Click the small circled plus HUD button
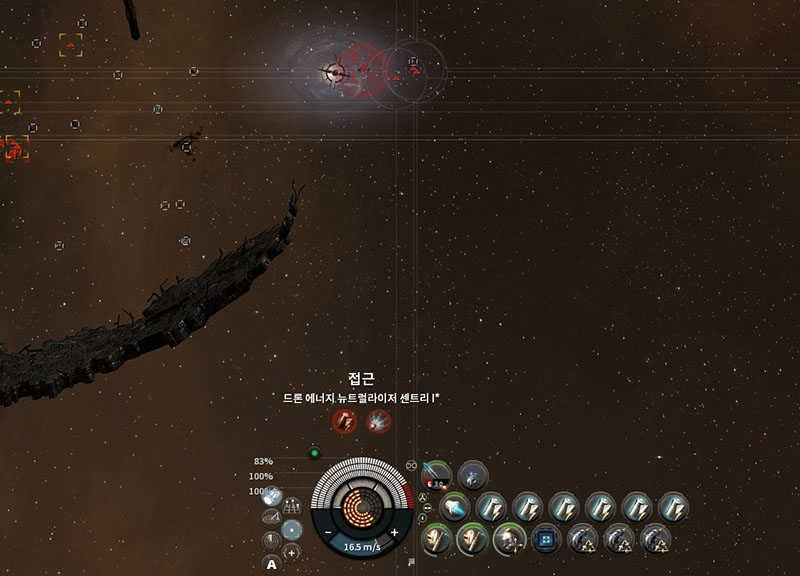Screen dimensions: 800x576 [x=291, y=552]
